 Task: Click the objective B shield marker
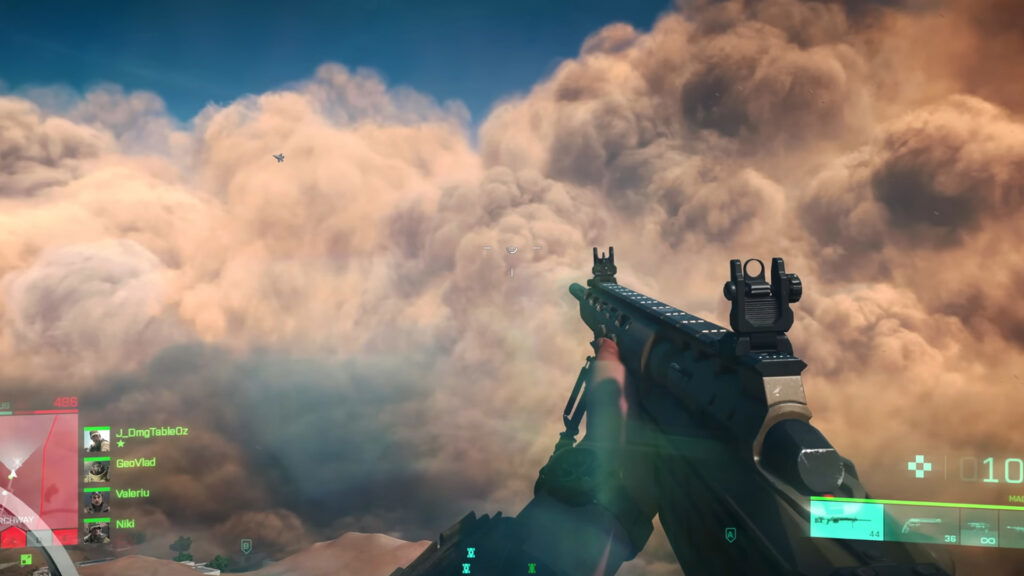tap(246, 546)
